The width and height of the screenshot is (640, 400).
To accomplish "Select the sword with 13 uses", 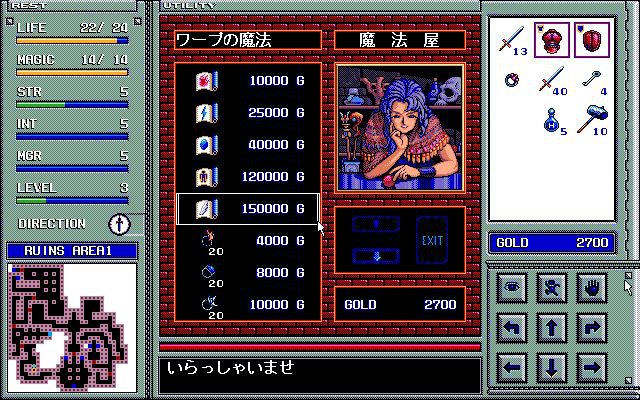I will [513, 42].
